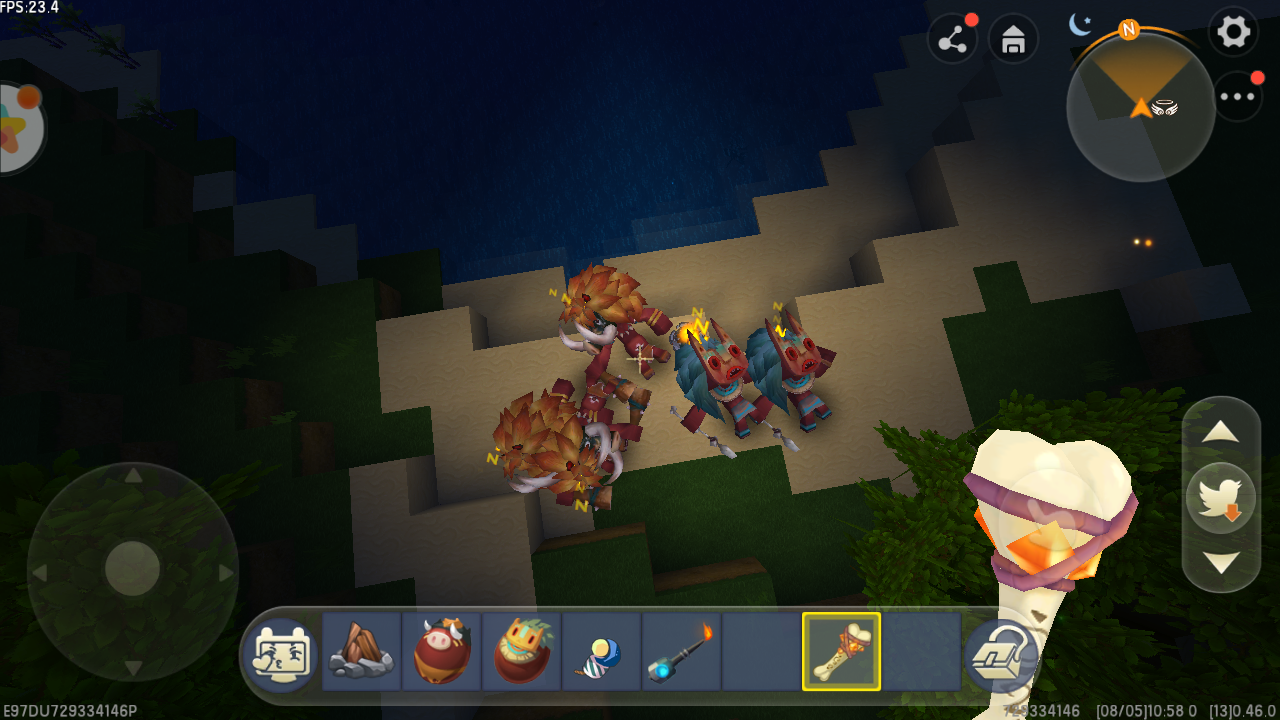Open the home button
This screenshot has width=1280, height=720.
(x=1013, y=40)
